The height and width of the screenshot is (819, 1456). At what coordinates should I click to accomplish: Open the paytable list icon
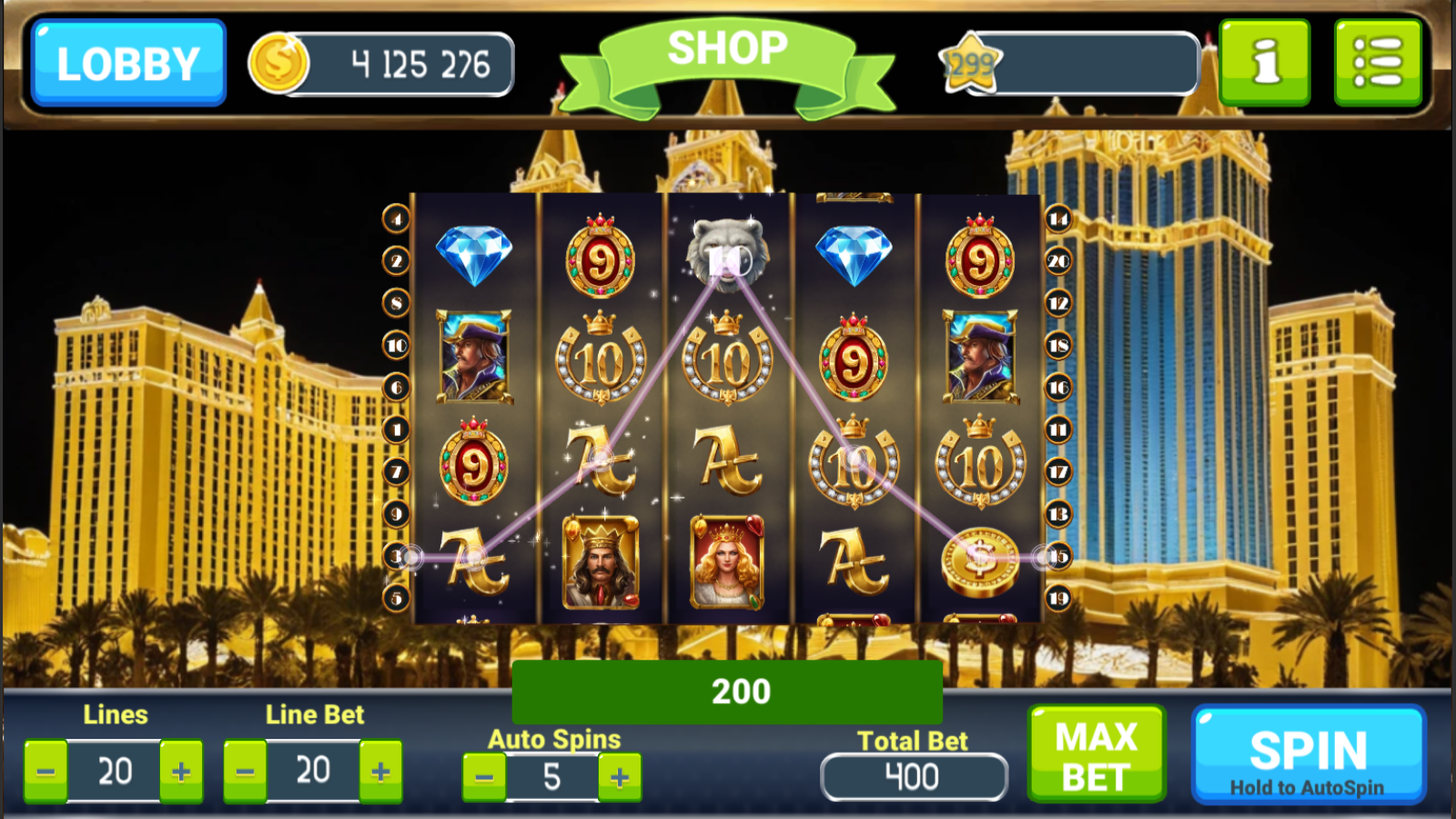coord(1378,63)
